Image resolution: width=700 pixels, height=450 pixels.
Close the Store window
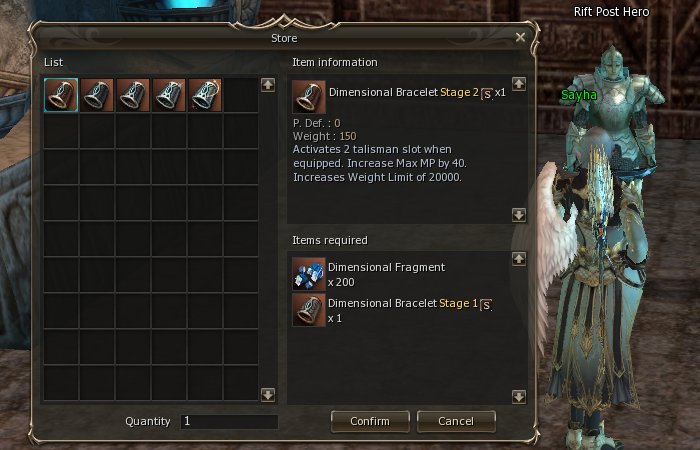(520, 38)
